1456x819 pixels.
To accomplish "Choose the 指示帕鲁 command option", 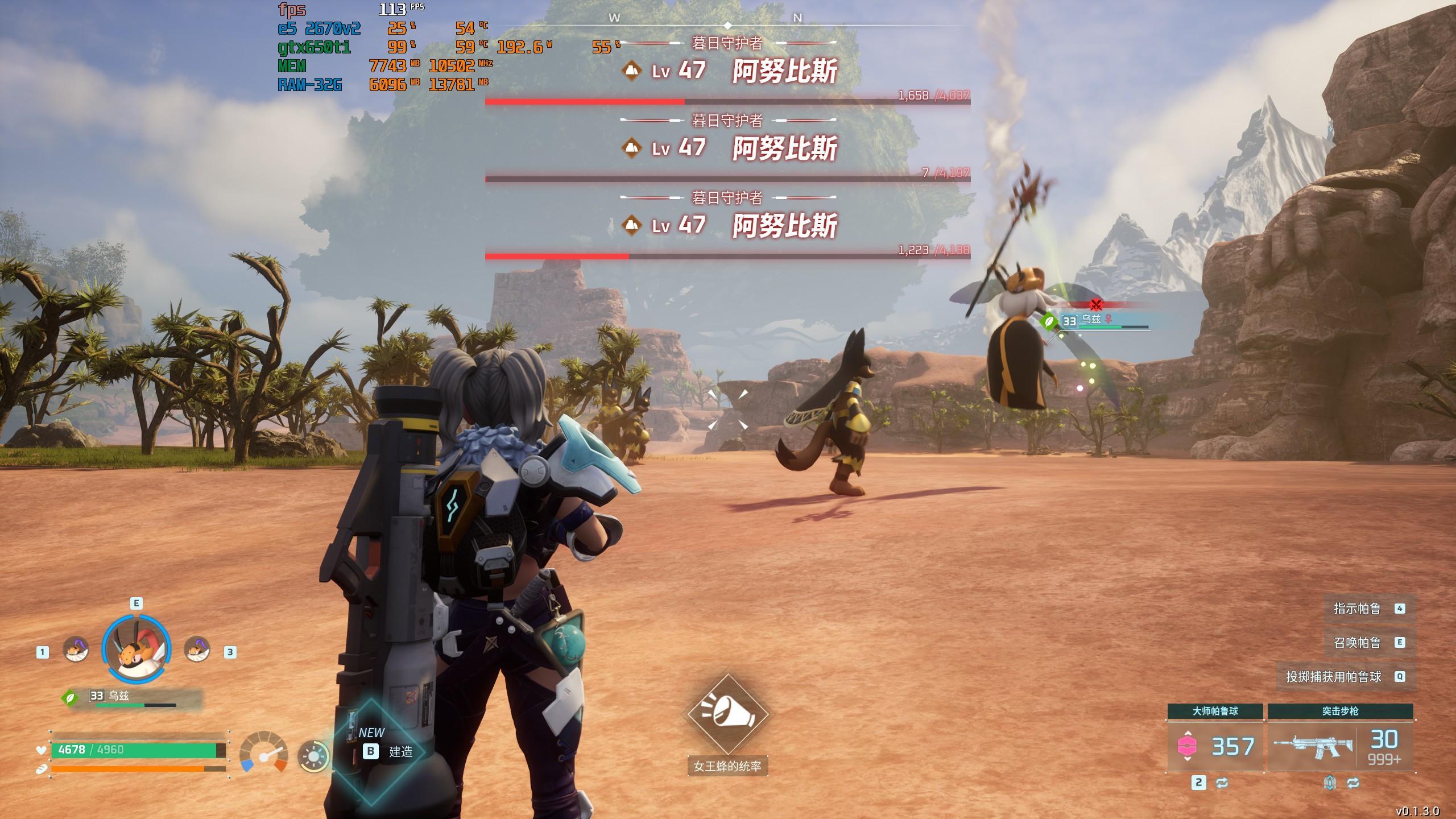I will click(x=1368, y=609).
